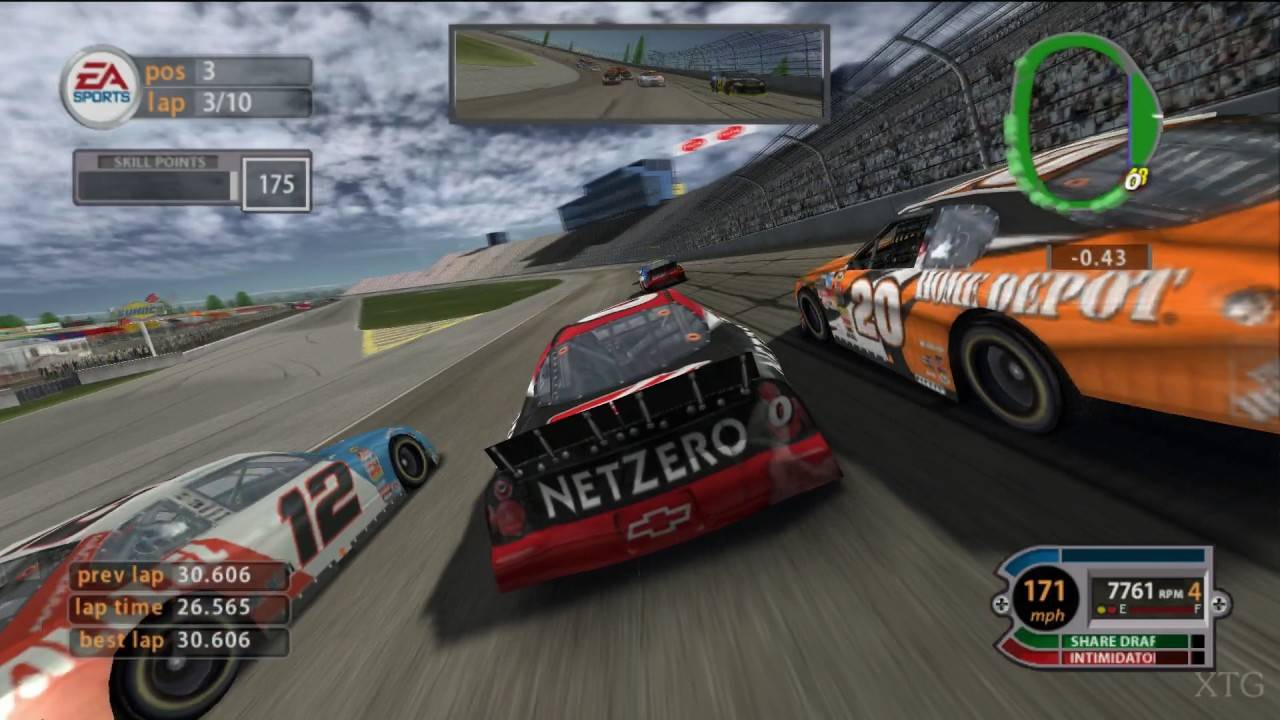Open the Skill Points panel
This screenshot has width=1280, height=720.
coord(191,181)
